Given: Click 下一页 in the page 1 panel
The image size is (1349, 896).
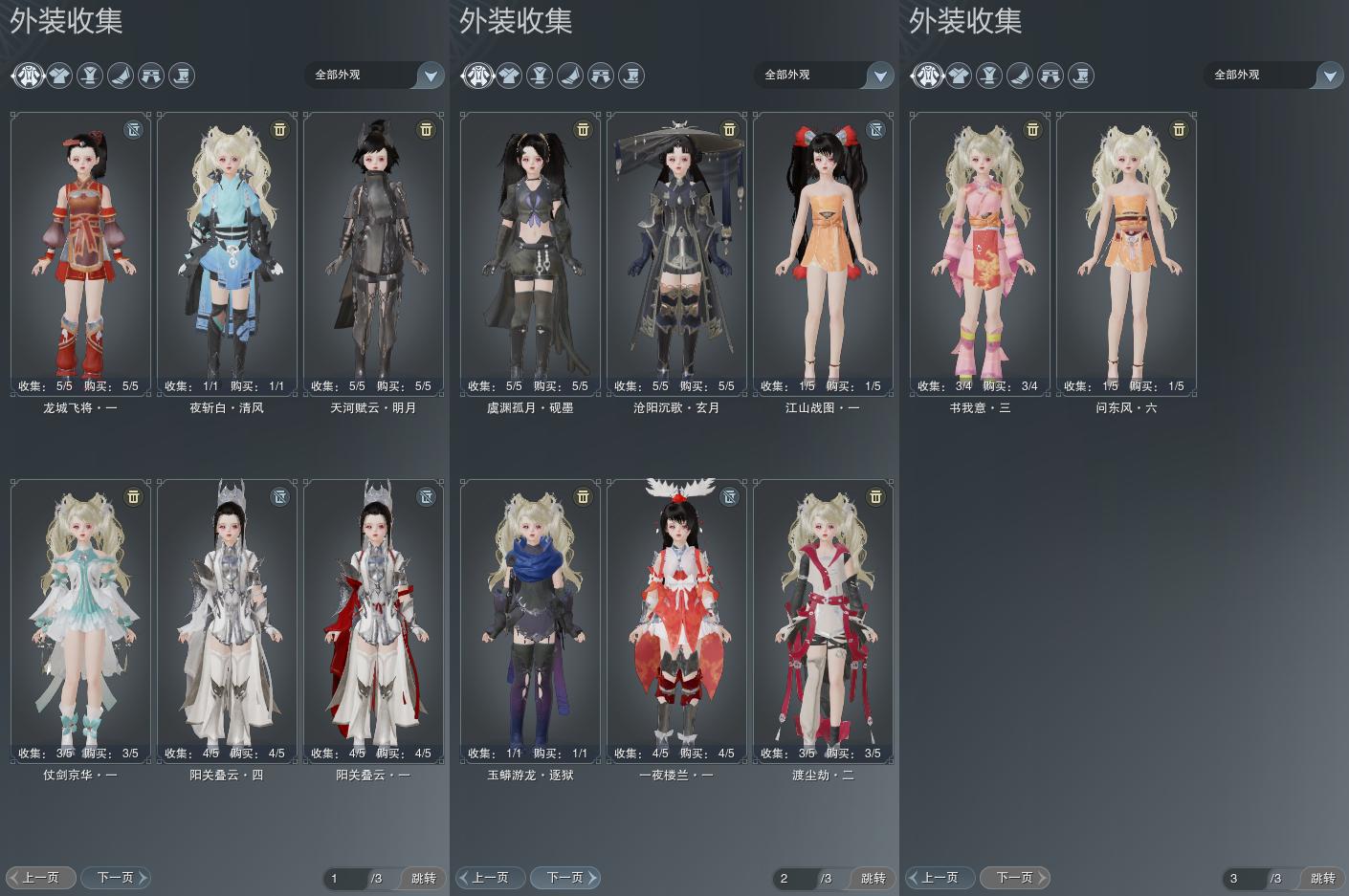Looking at the screenshot, I should 116,877.
